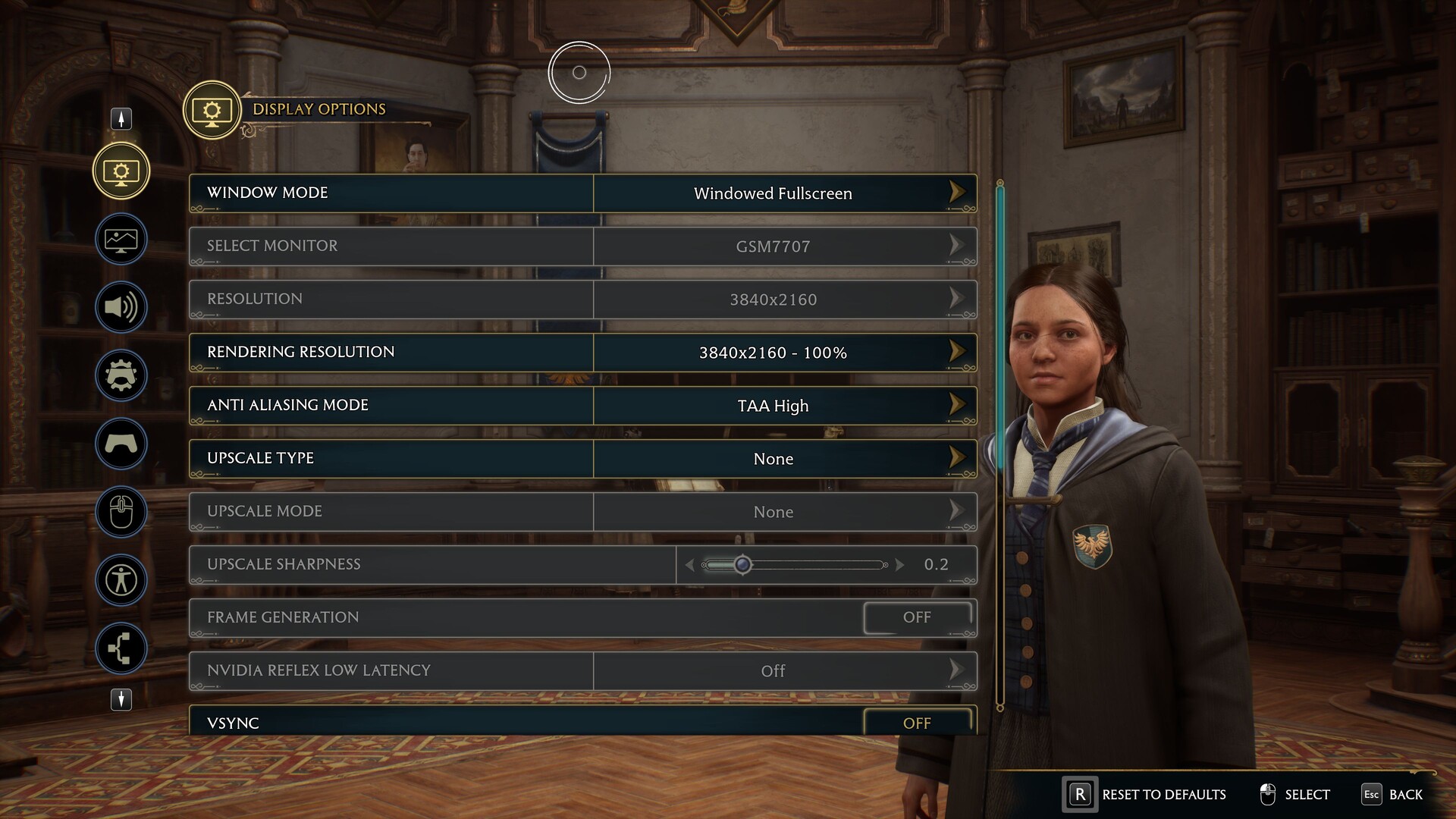Click the settings list scrollbar
This screenshot has width=1456, height=819.
point(1000,326)
